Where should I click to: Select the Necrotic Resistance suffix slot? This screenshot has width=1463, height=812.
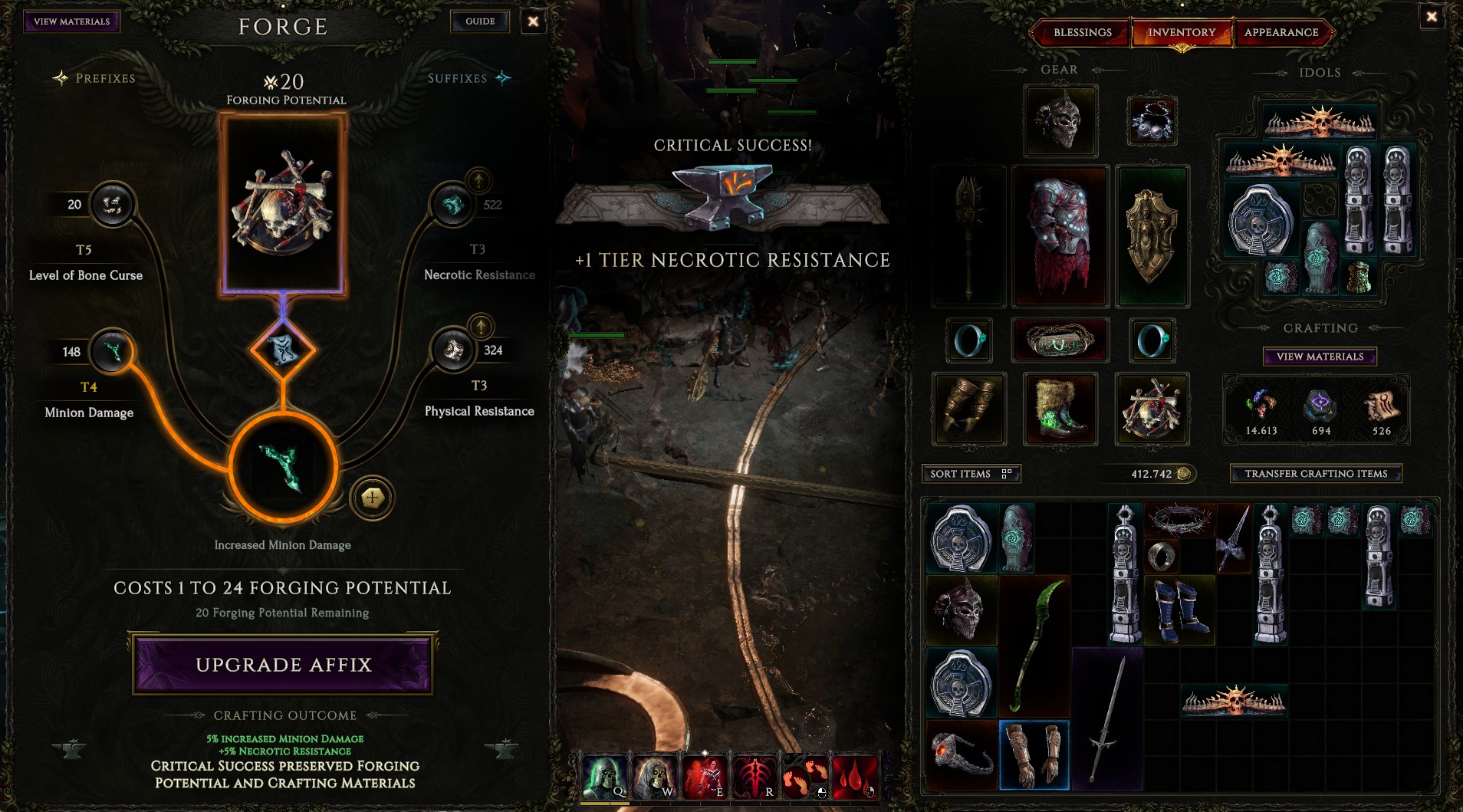tap(452, 205)
